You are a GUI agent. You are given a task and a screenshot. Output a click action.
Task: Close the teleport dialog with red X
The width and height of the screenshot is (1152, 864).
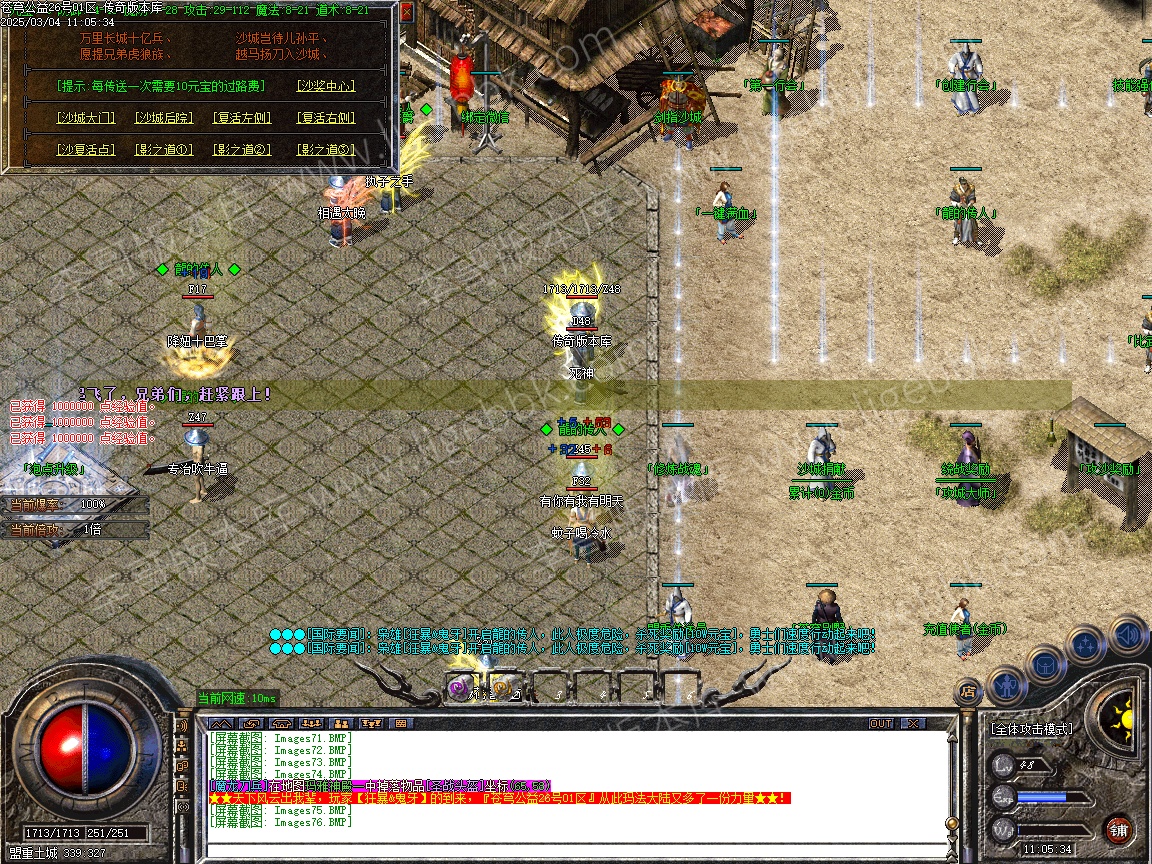(406, 13)
